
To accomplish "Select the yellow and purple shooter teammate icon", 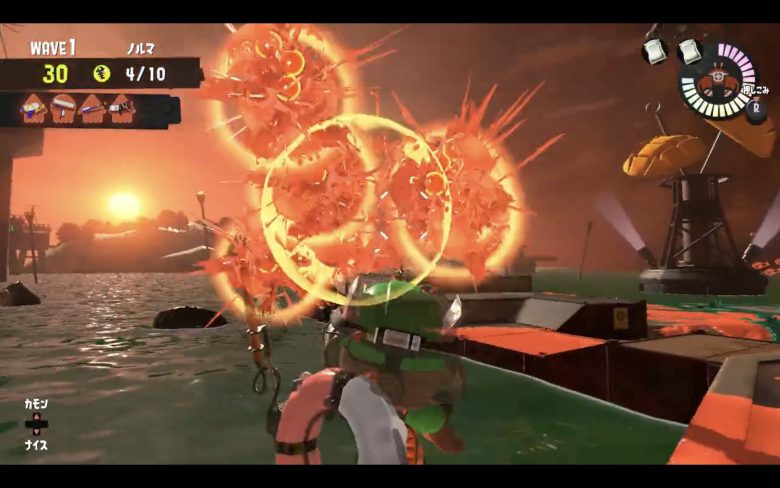I will pos(34,107).
